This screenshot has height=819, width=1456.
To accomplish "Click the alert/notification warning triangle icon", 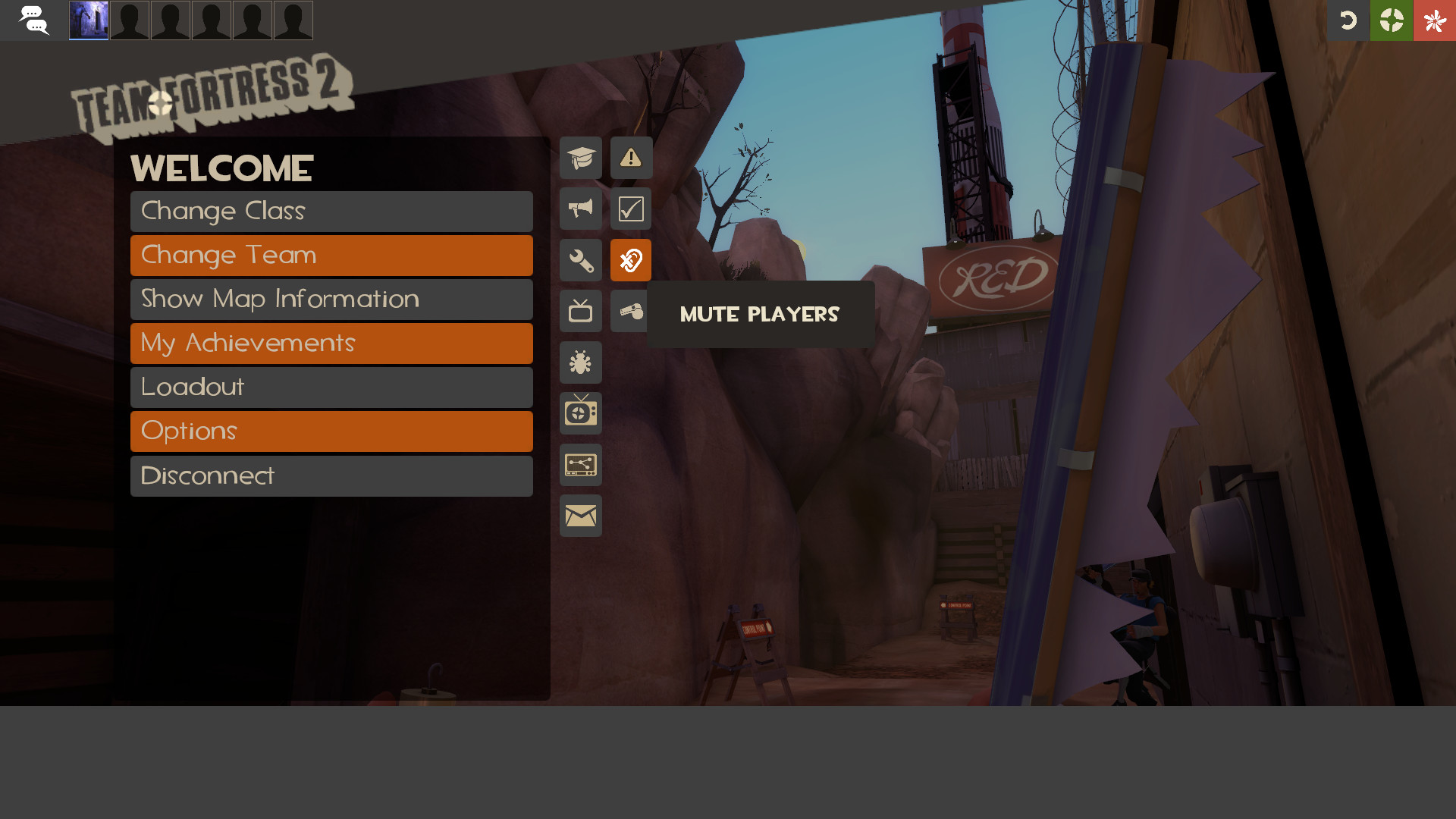I will coord(630,158).
